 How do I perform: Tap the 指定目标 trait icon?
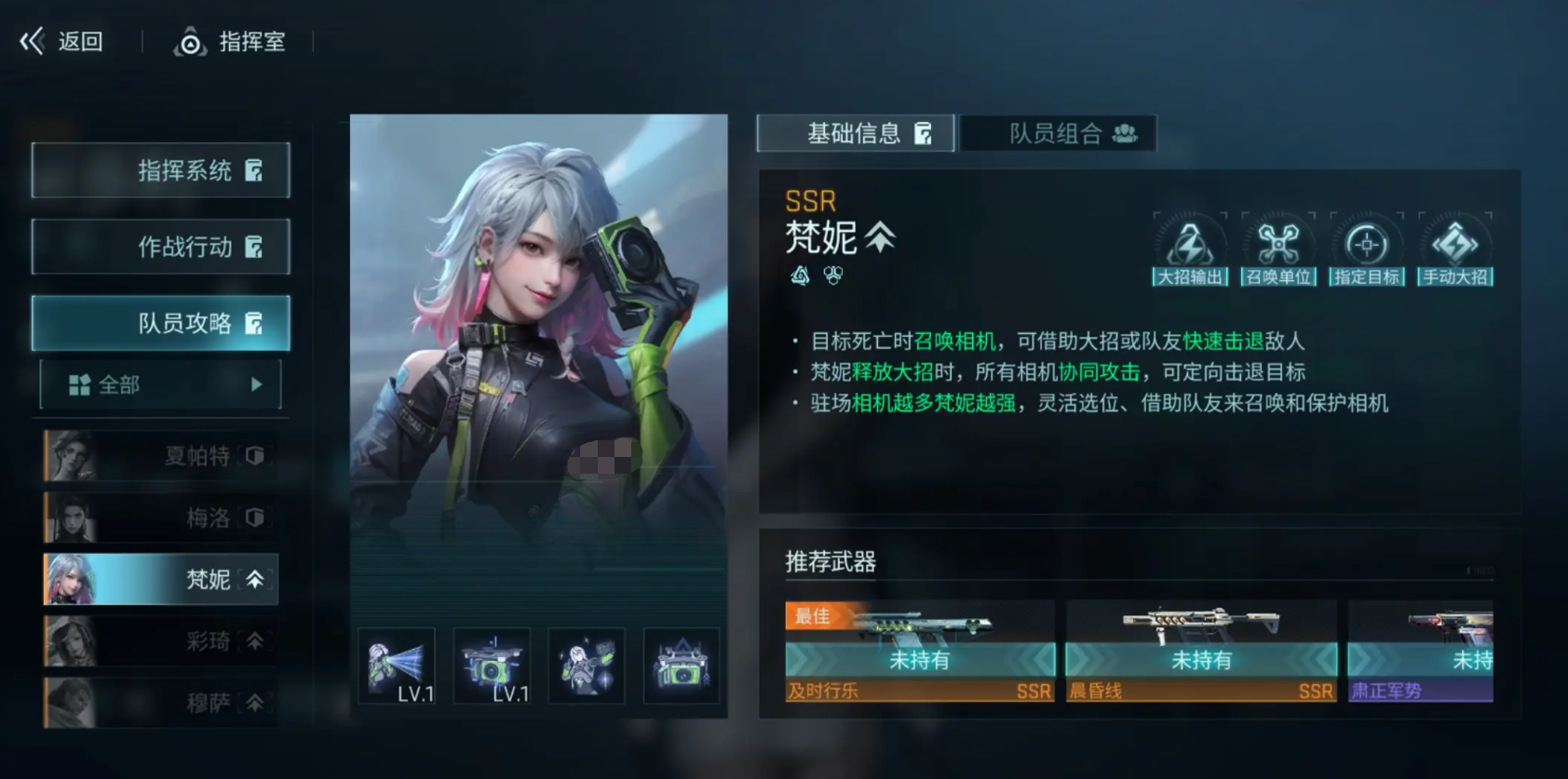pos(1366,249)
